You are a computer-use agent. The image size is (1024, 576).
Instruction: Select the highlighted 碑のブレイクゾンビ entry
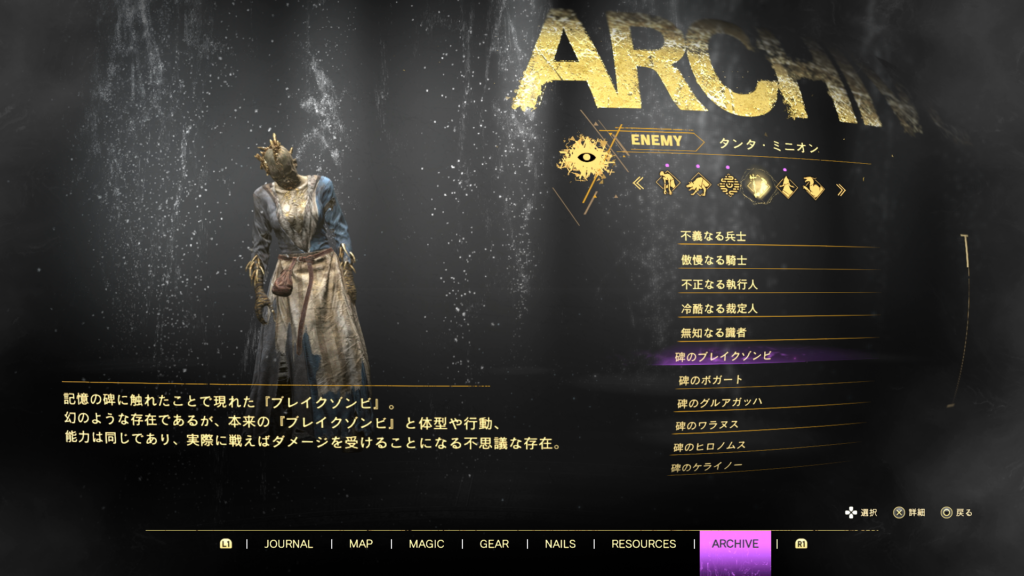click(723, 356)
